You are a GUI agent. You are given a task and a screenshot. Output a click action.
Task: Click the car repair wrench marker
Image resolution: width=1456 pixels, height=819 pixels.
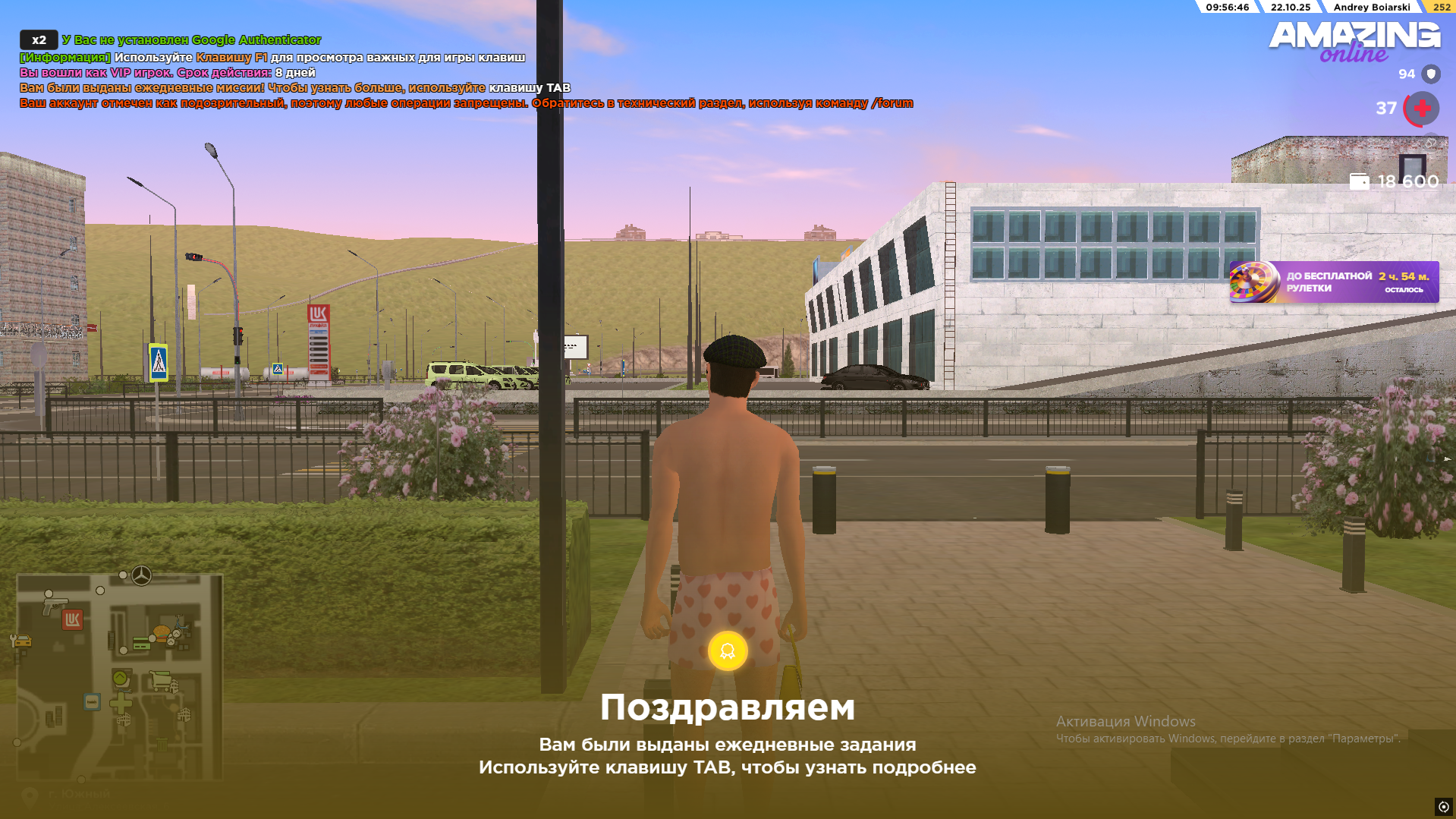(20, 642)
